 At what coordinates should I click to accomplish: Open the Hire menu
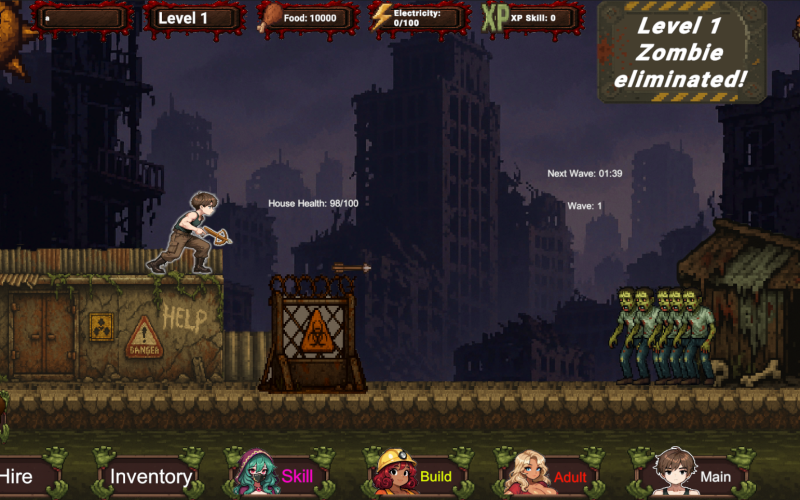pos(18,477)
